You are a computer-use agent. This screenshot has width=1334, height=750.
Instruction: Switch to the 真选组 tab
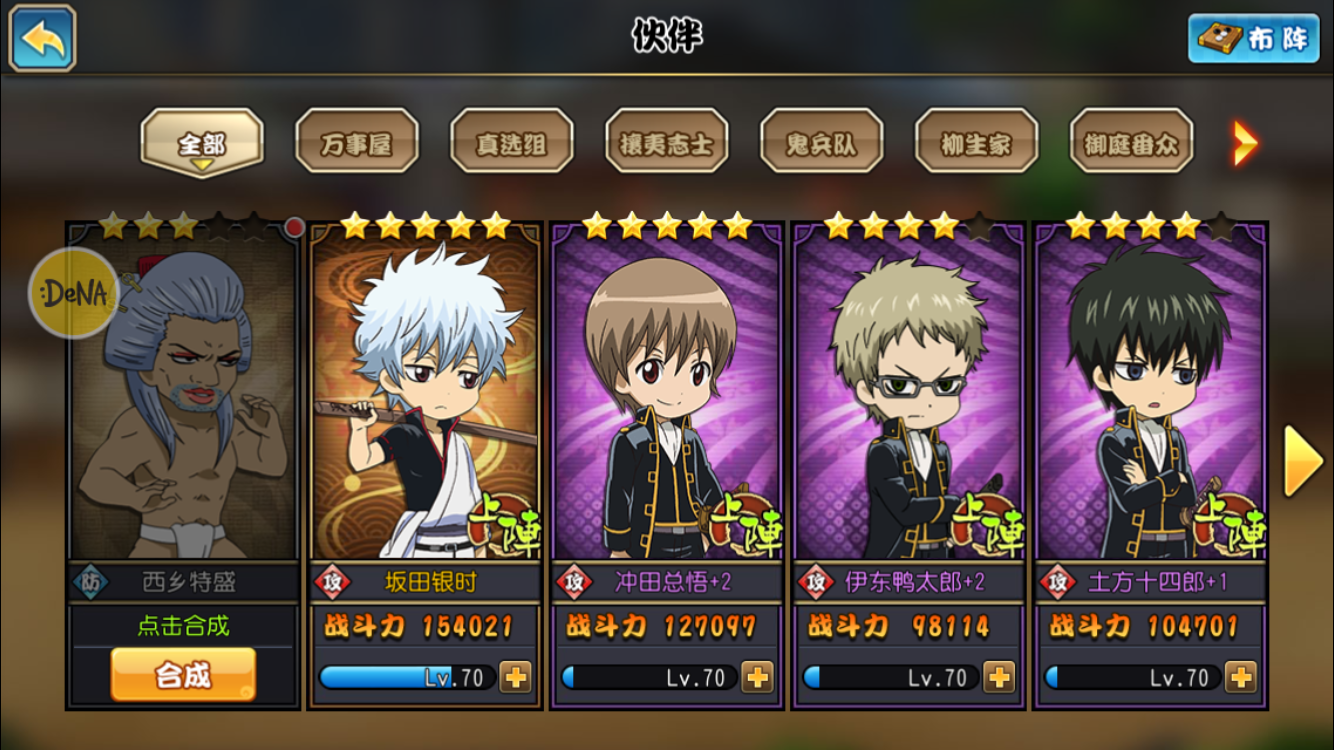[512, 143]
